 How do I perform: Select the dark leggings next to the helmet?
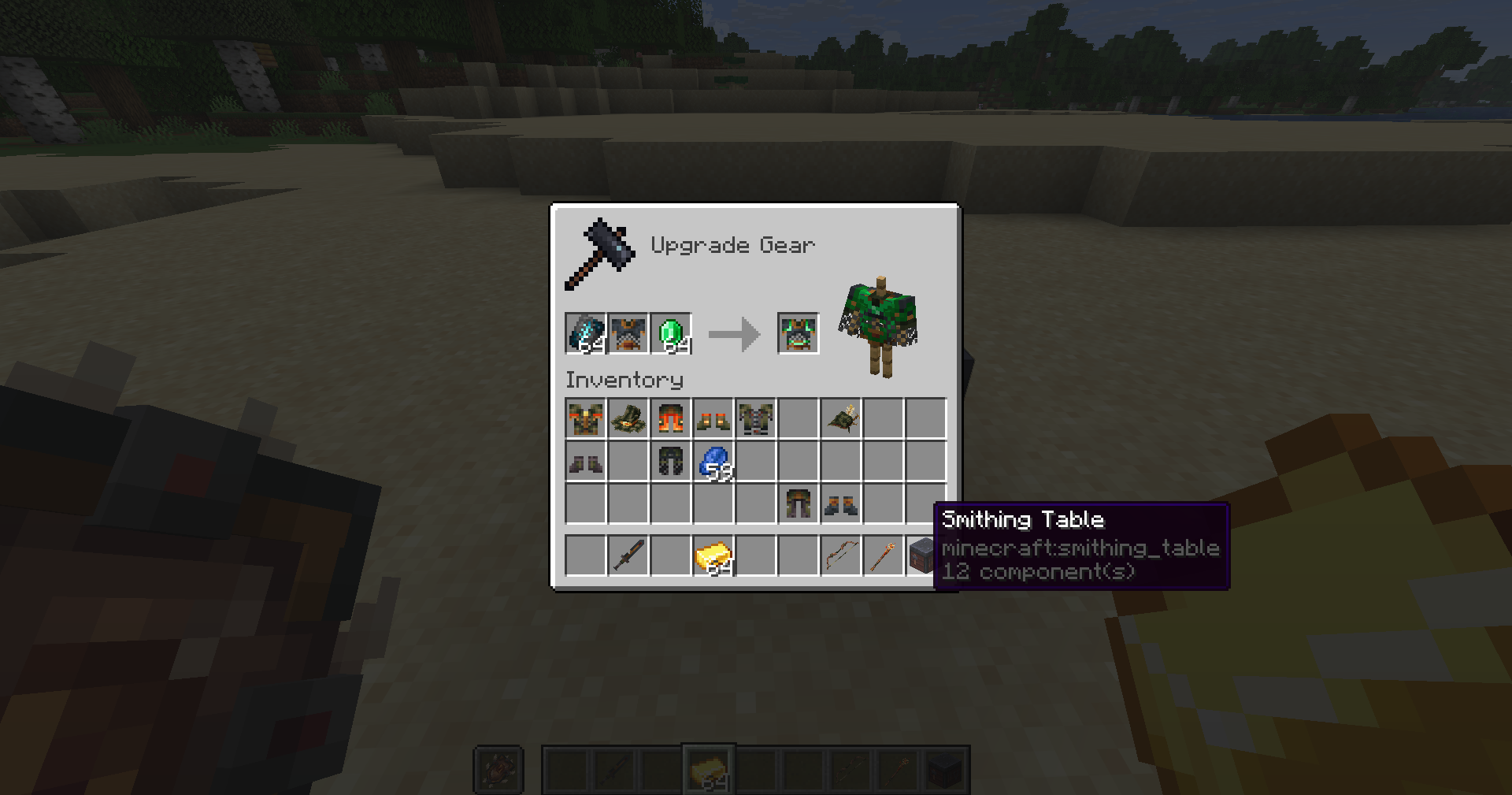(670, 462)
